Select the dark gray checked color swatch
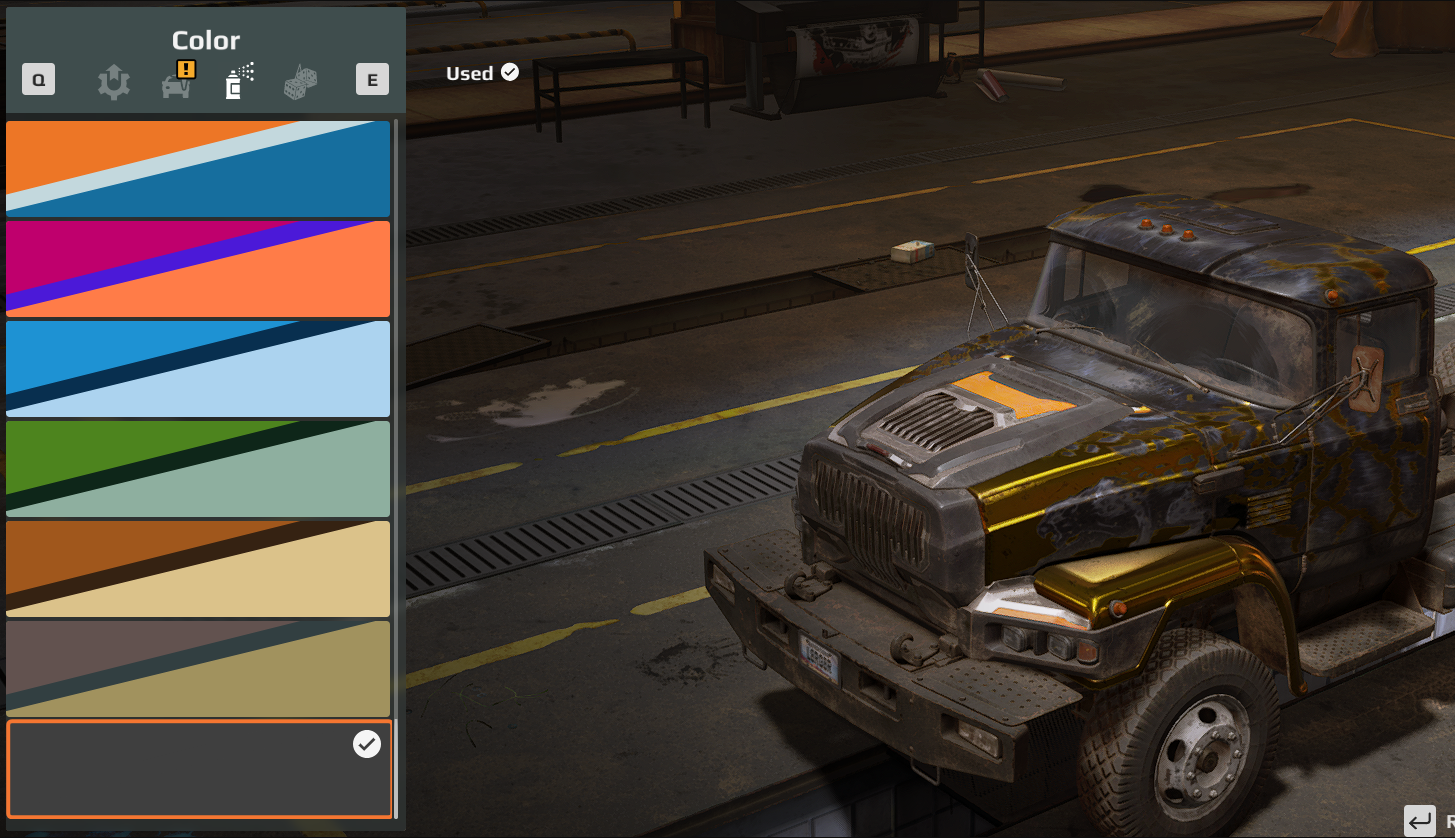The image size is (1455, 838). tap(198, 769)
